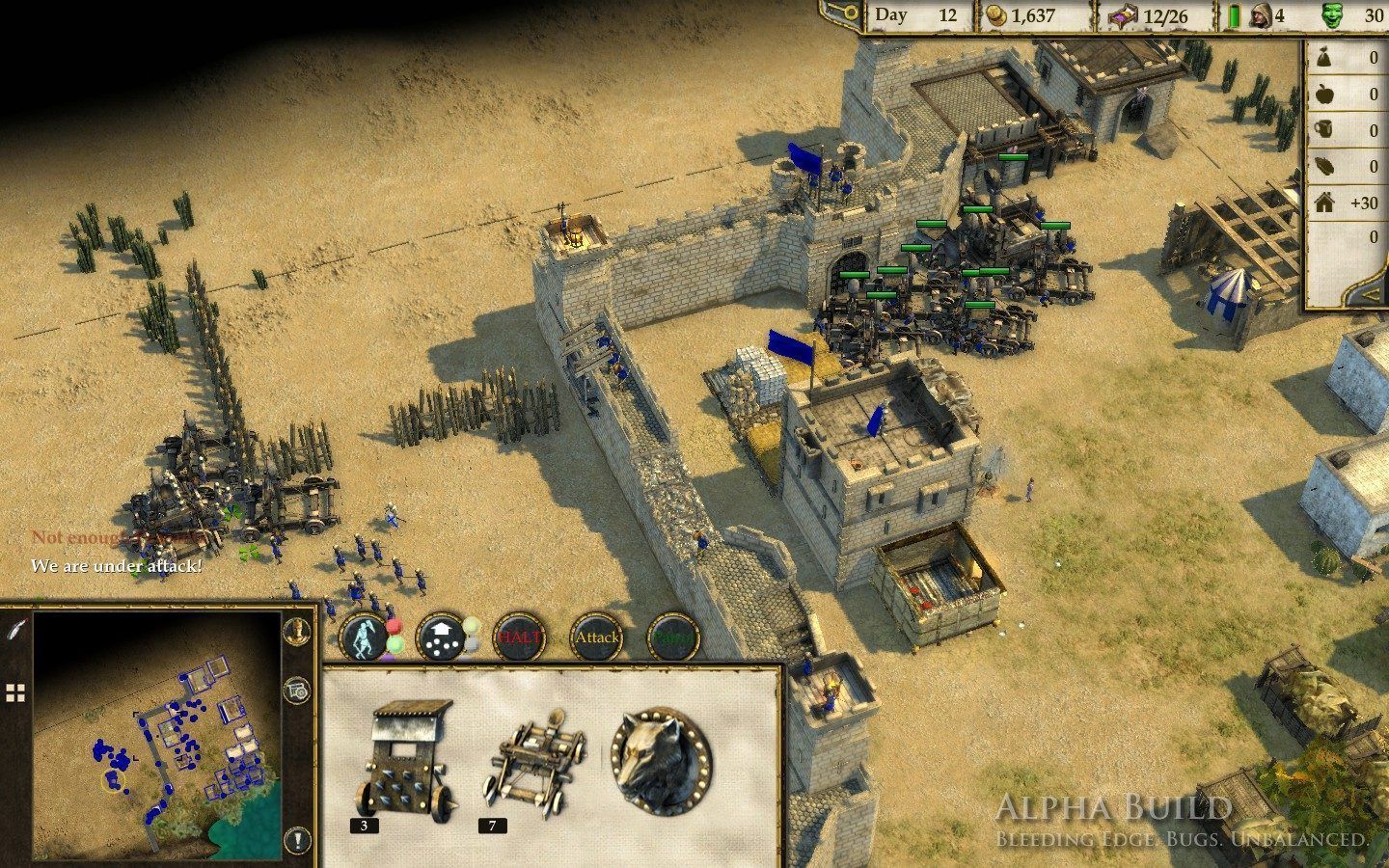Click the four-square grid icon
Screen dimensions: 1389x868
click(15, 692)
